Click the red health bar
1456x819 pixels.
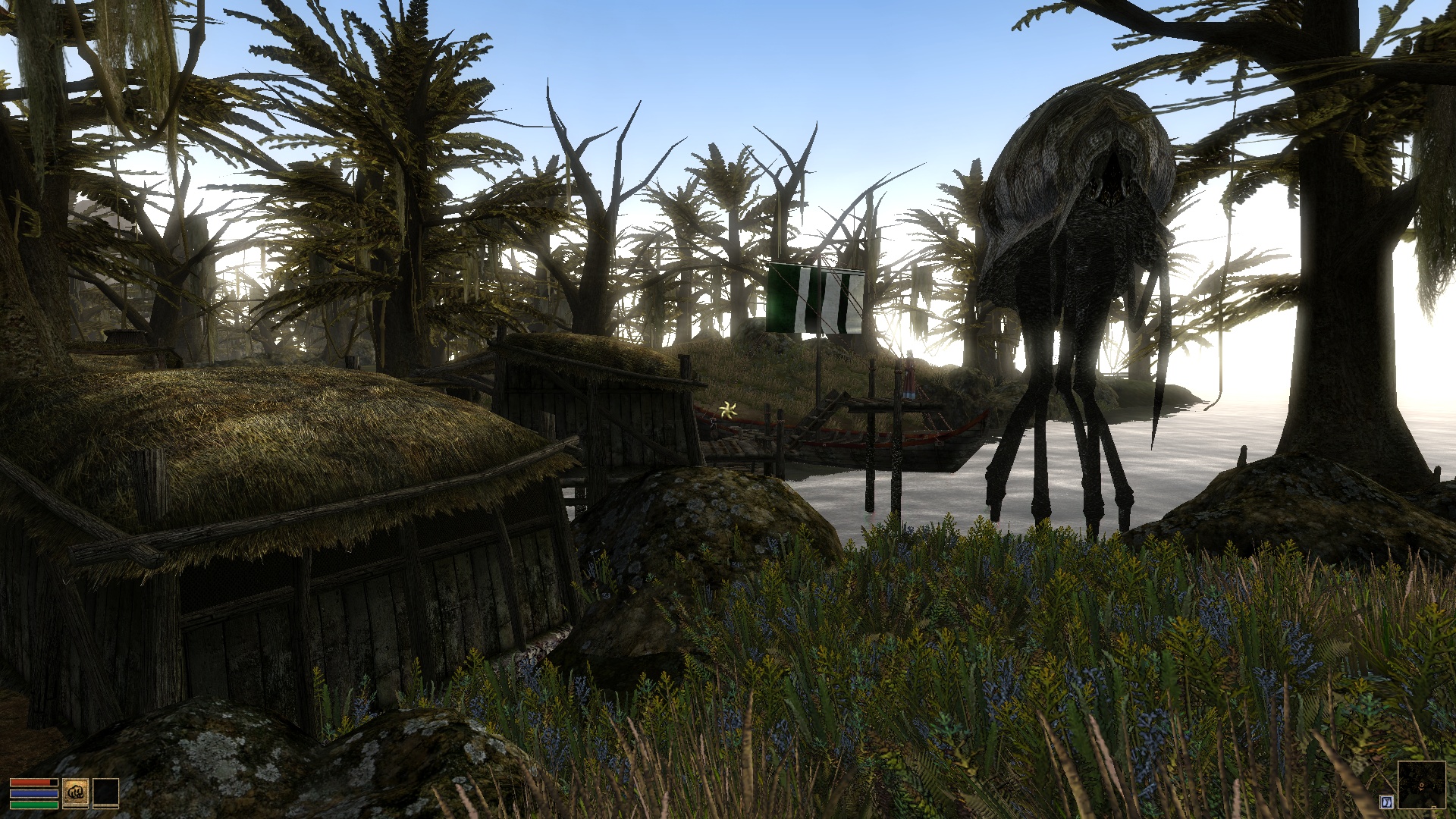click(32, 782)
